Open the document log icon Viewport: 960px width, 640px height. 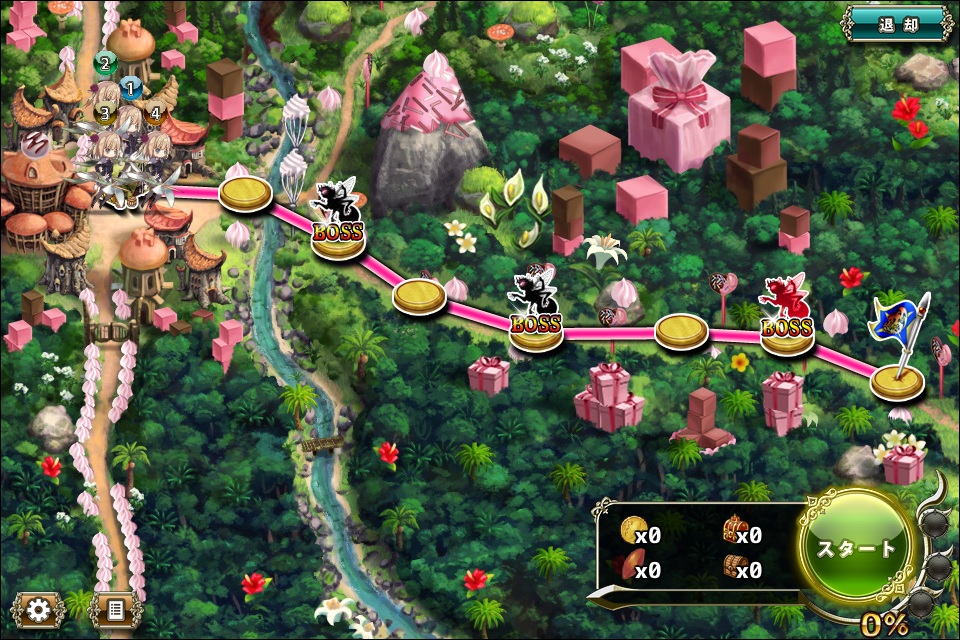click(x=115, y=608)
